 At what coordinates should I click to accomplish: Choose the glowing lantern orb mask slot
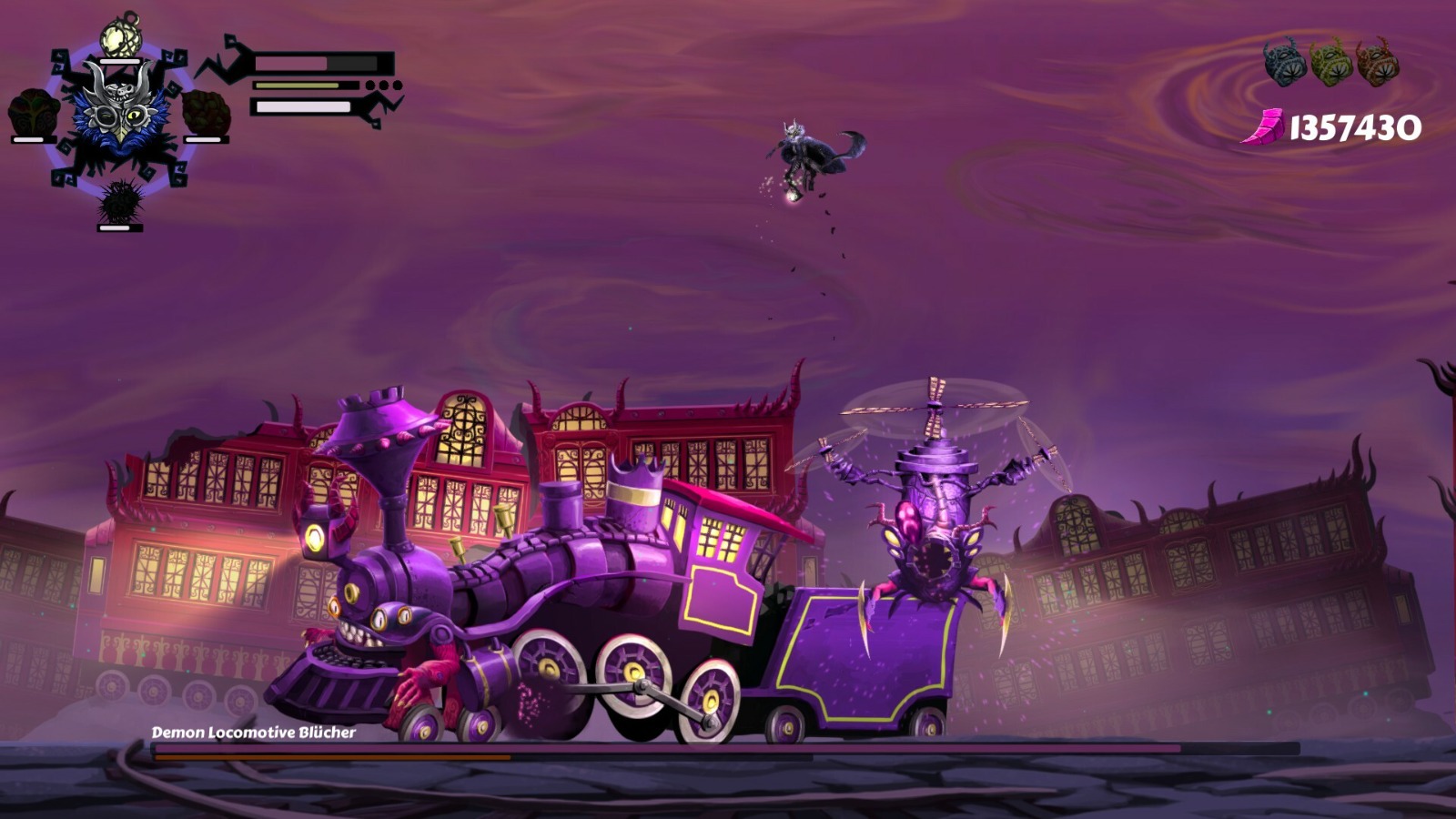[119, 37]
